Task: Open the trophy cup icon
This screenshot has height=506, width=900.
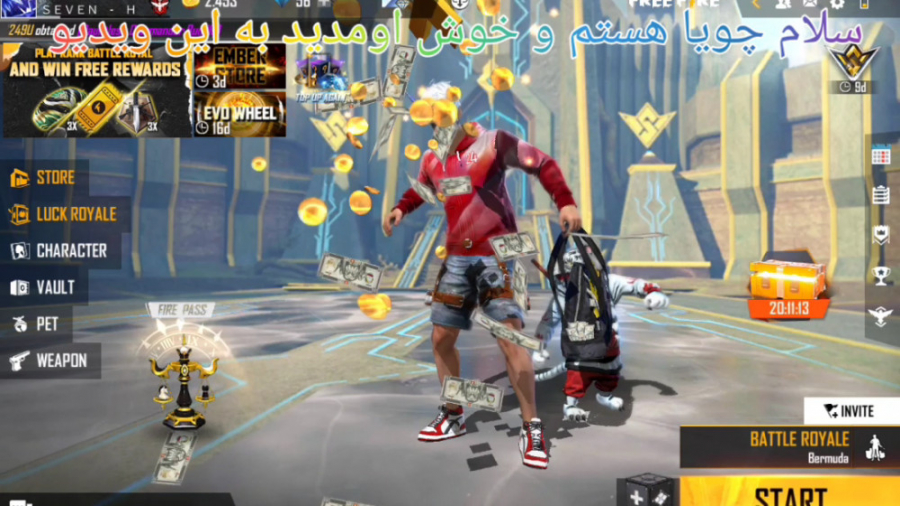Action: coord(880,275)
